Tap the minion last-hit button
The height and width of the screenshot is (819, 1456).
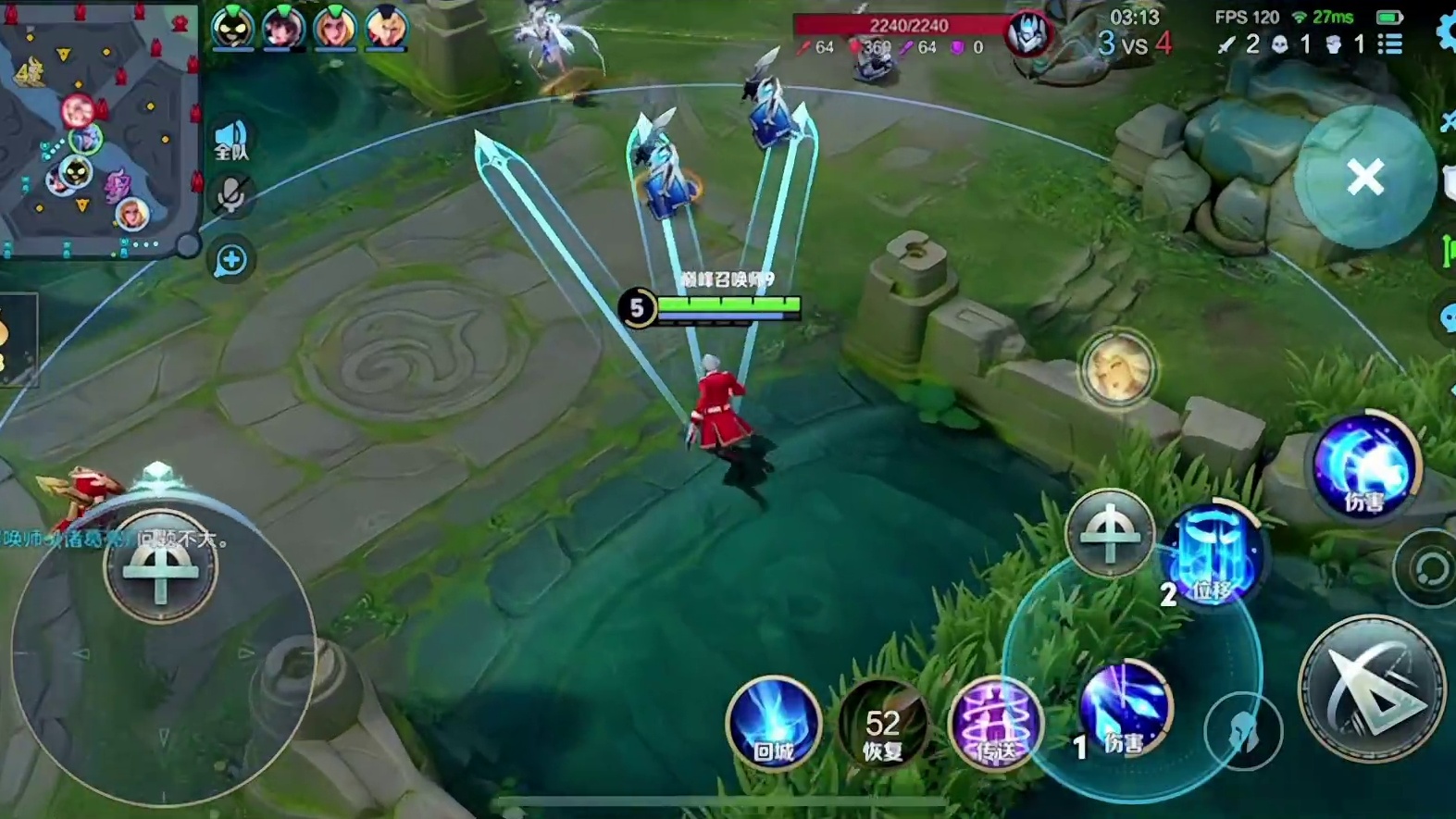click(1242, 731)
